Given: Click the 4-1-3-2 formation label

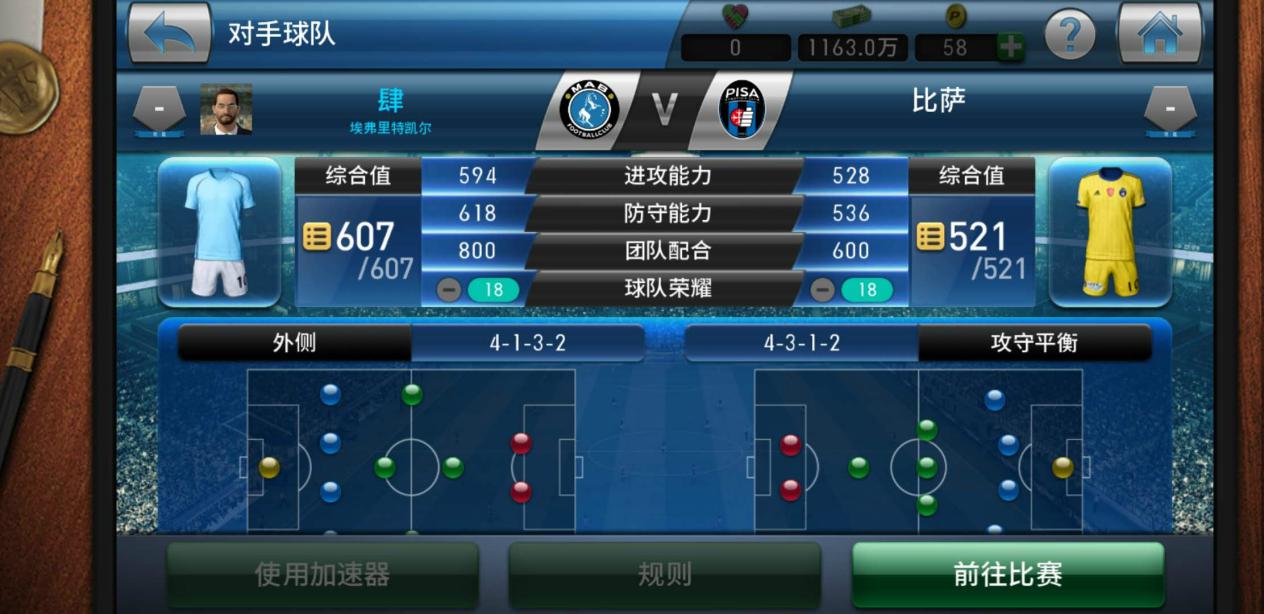Looking at the screenshot, I should (527, 343).
